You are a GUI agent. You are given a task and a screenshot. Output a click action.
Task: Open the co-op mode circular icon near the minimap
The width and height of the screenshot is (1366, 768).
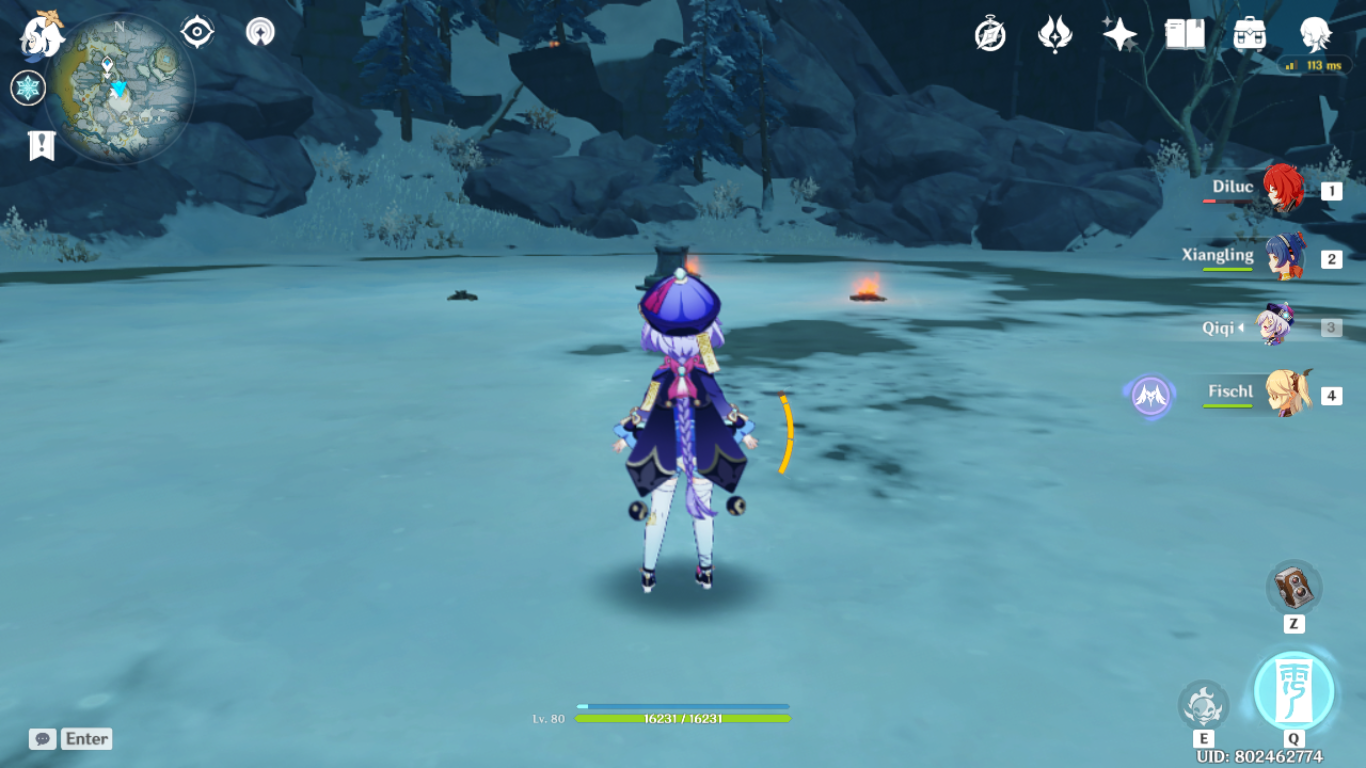tap(260, 32)
